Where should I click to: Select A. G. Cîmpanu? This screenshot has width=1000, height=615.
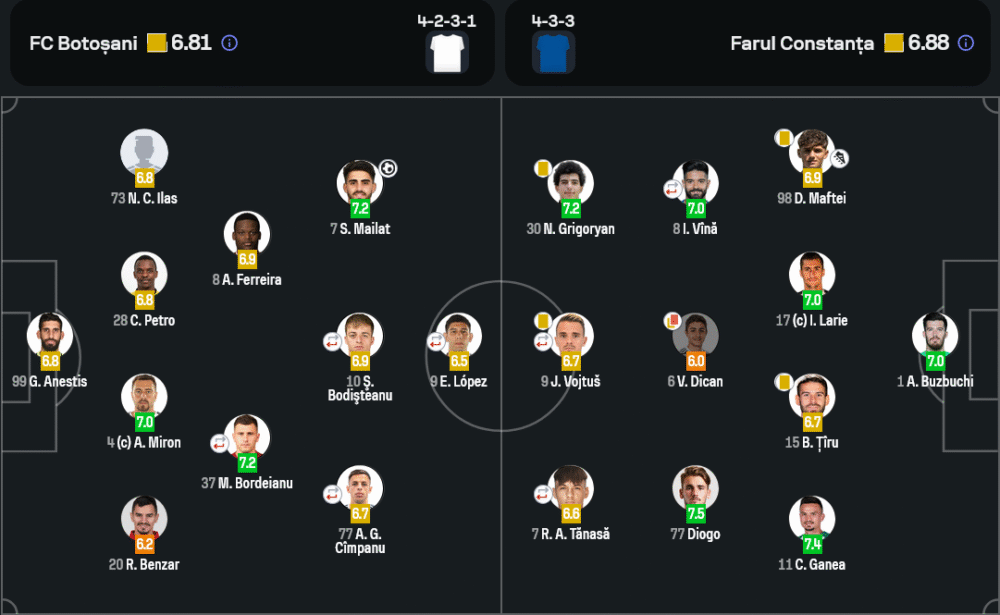[x=360, y=490]
